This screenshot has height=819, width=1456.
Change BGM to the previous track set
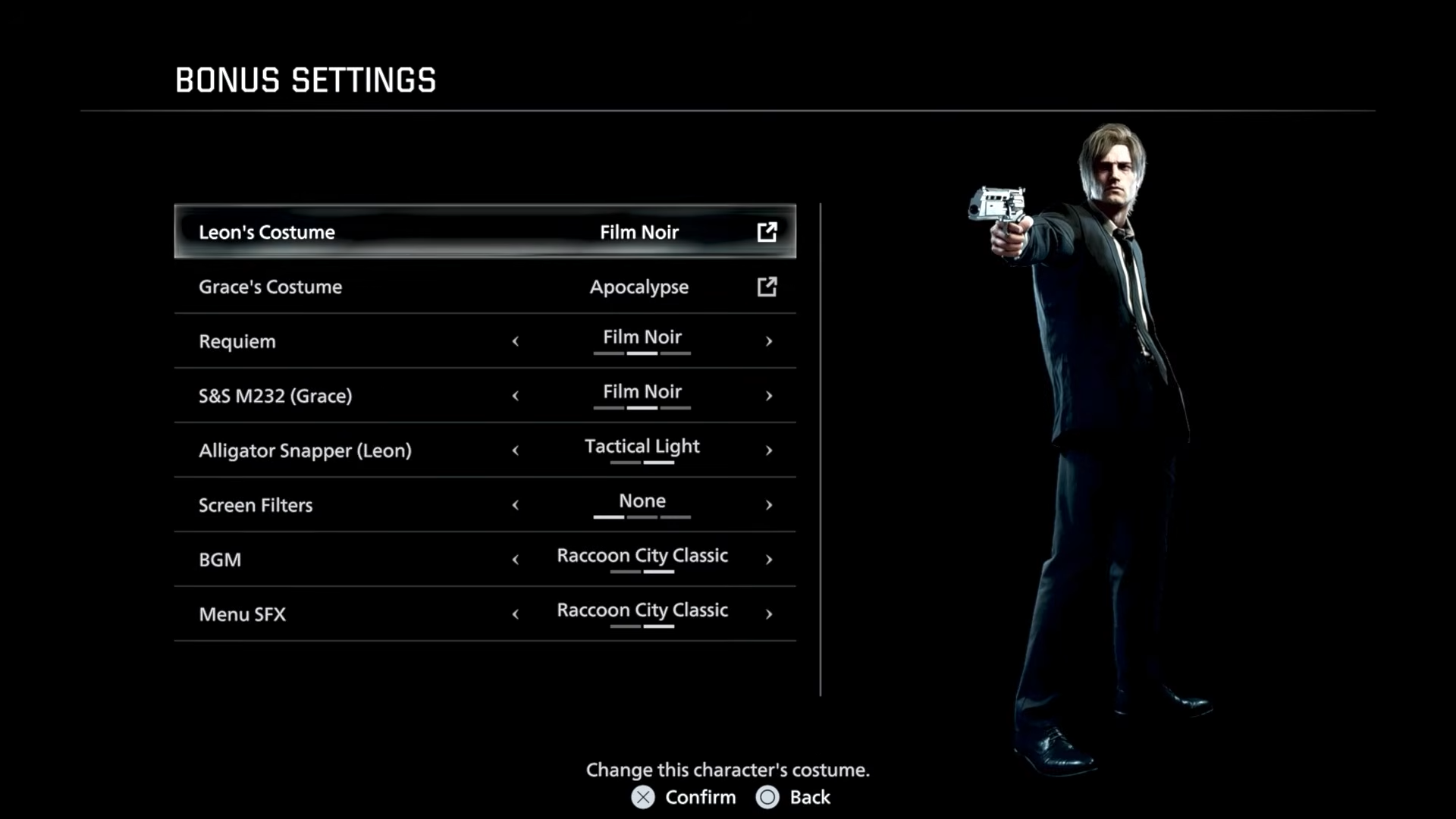pos(516,560)
